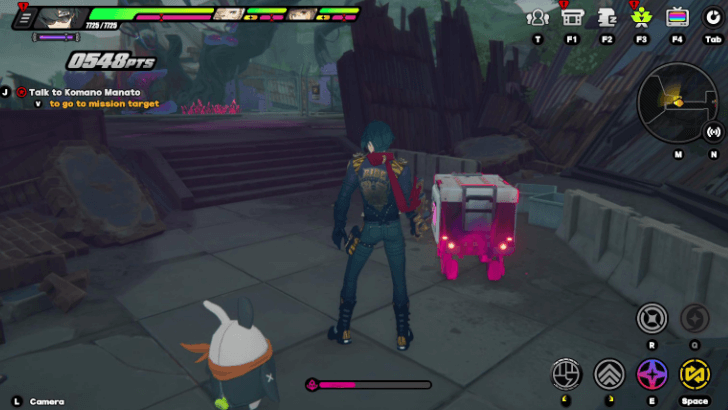Open the rainbow television icon

[677, 17]
